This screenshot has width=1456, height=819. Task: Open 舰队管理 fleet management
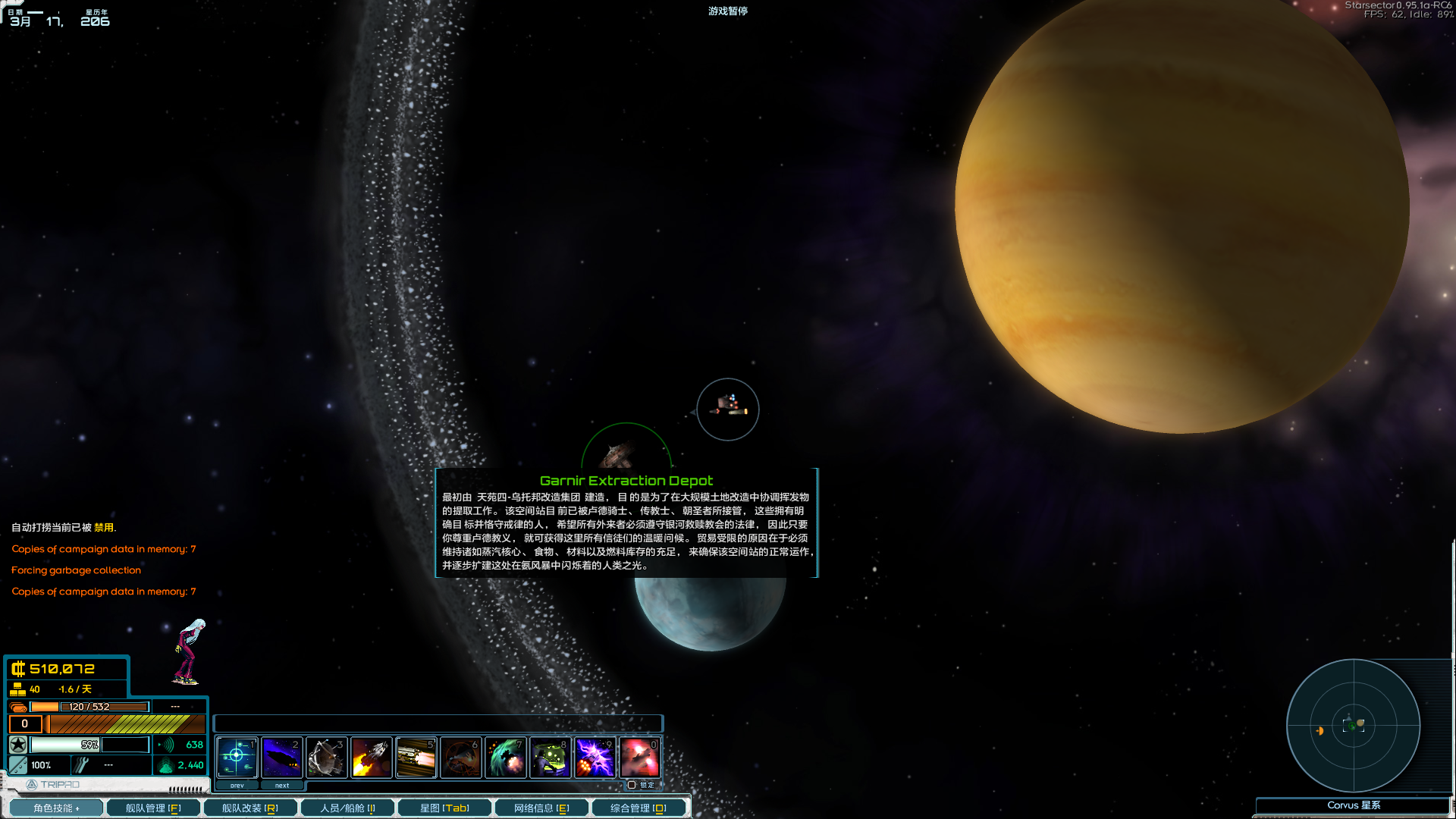point(153,808)
